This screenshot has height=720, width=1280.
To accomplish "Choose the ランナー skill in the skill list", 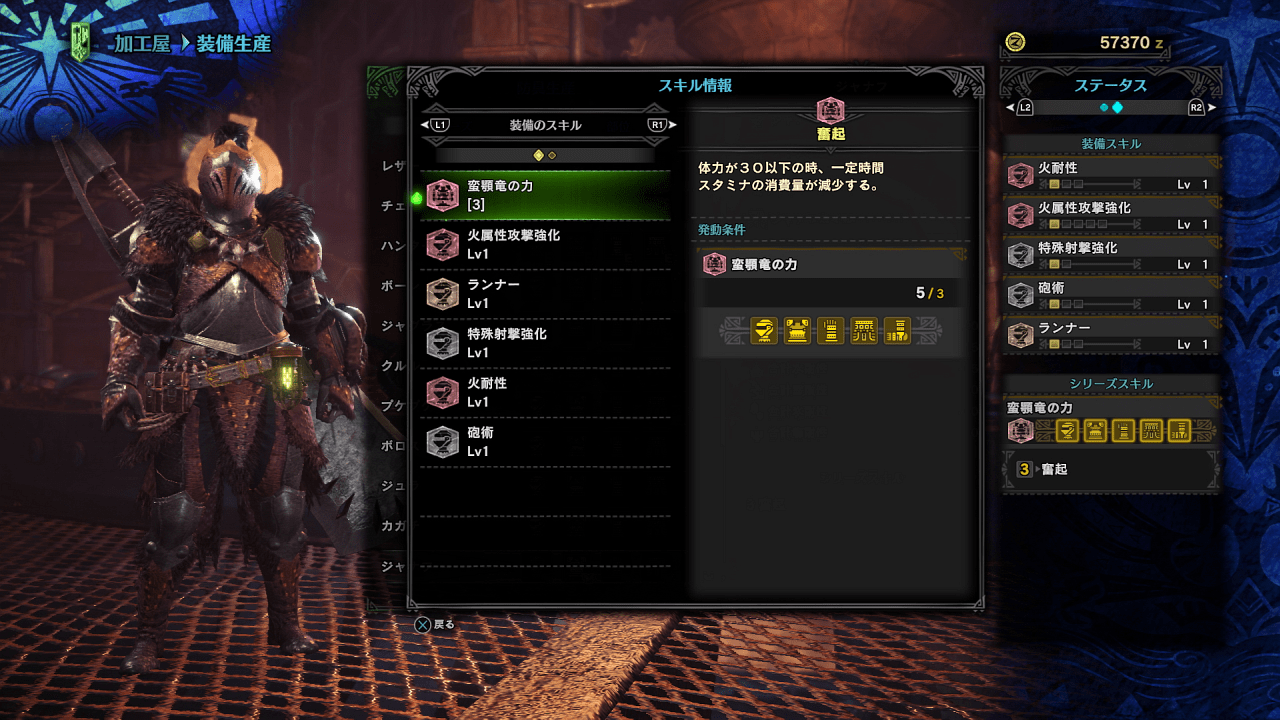I will point(545,293).
